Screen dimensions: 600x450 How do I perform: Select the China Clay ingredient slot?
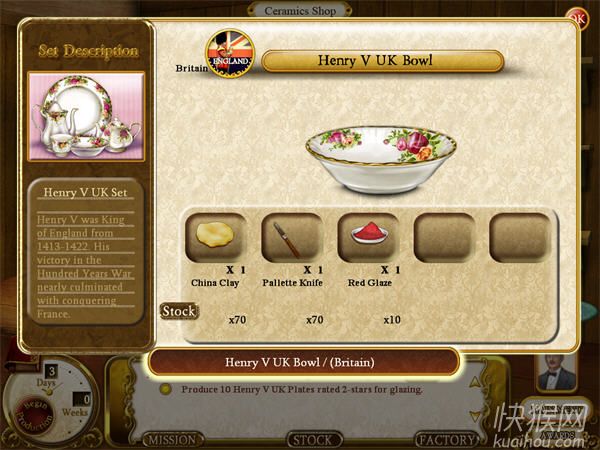pyautogui.click(x=215, y=238)
